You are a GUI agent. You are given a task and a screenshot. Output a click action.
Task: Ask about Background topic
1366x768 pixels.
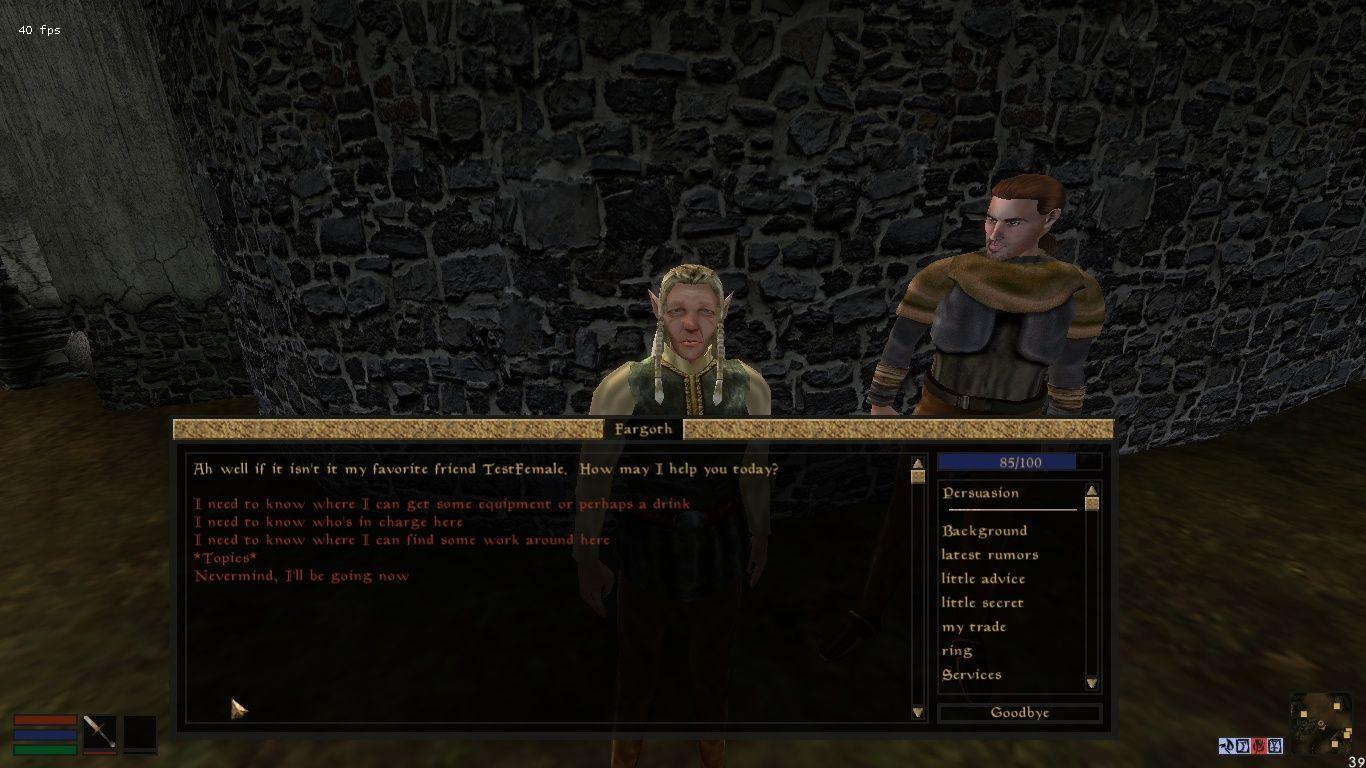(x=984, y=531)
